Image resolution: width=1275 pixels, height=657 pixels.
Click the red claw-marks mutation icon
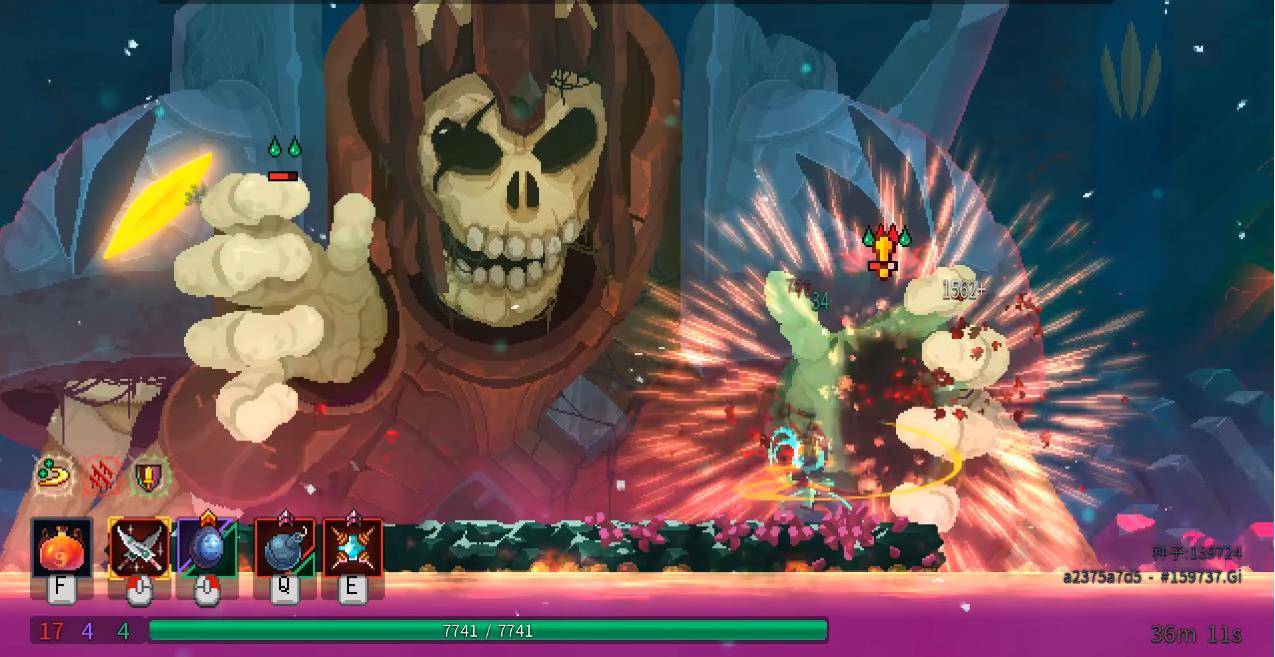(101, 475)
